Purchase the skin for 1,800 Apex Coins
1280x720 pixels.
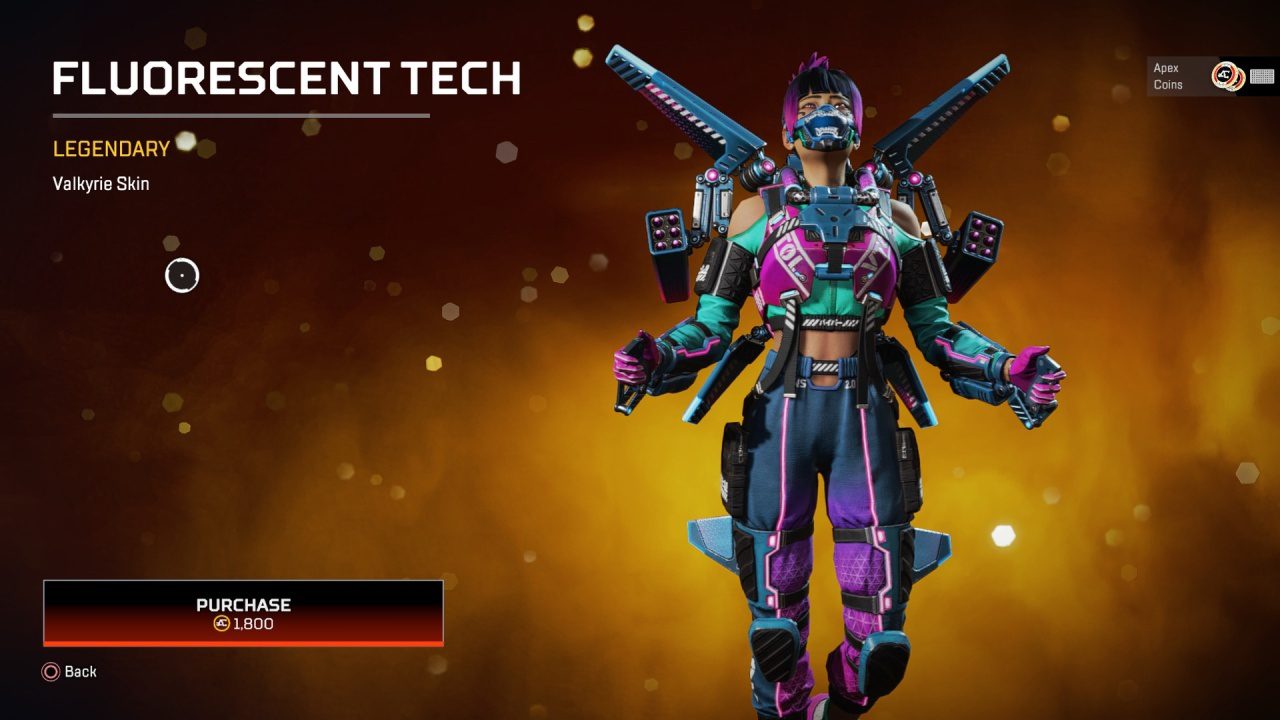pos(243,613)
